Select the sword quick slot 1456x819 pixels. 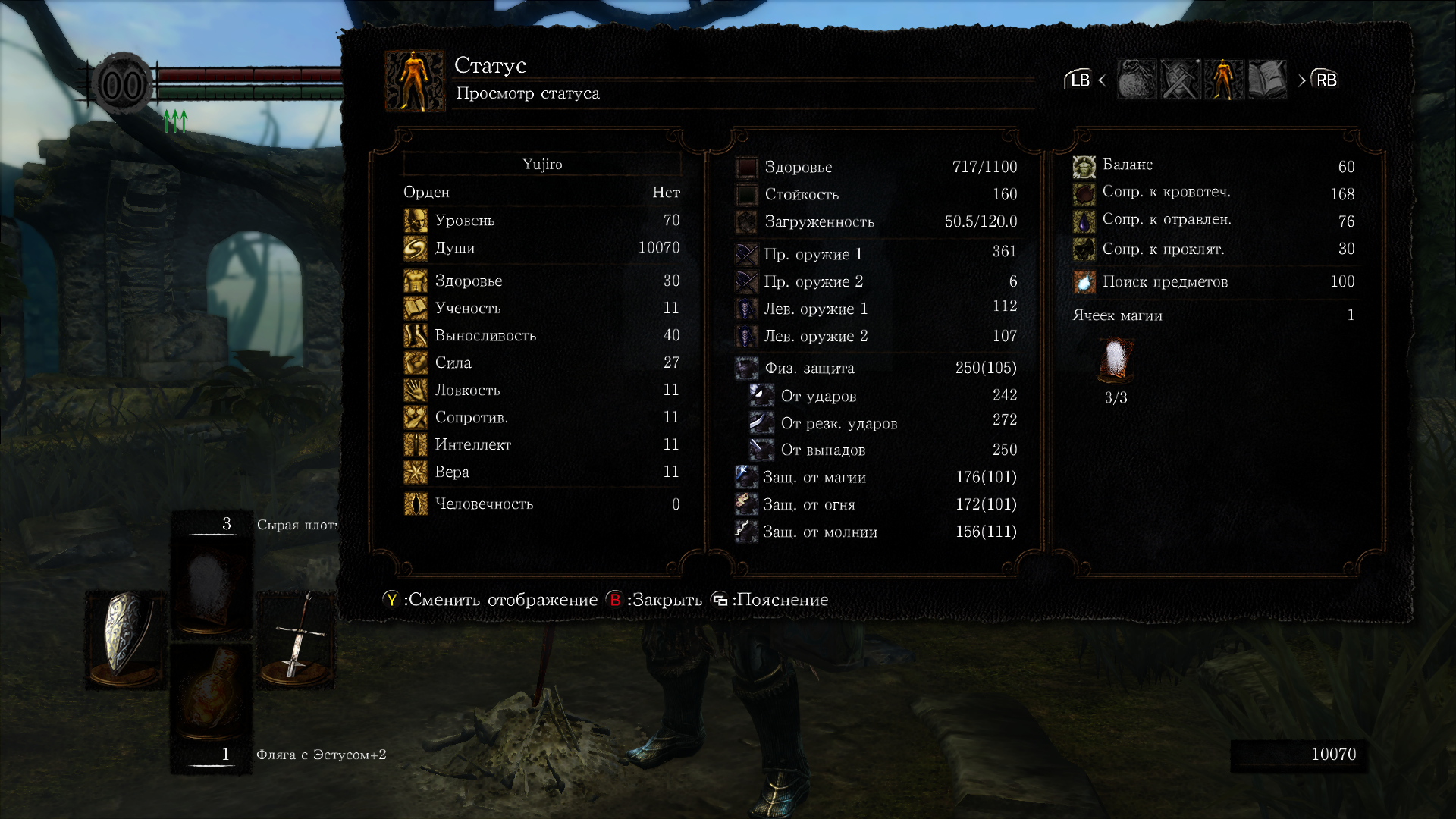point(297,639)
